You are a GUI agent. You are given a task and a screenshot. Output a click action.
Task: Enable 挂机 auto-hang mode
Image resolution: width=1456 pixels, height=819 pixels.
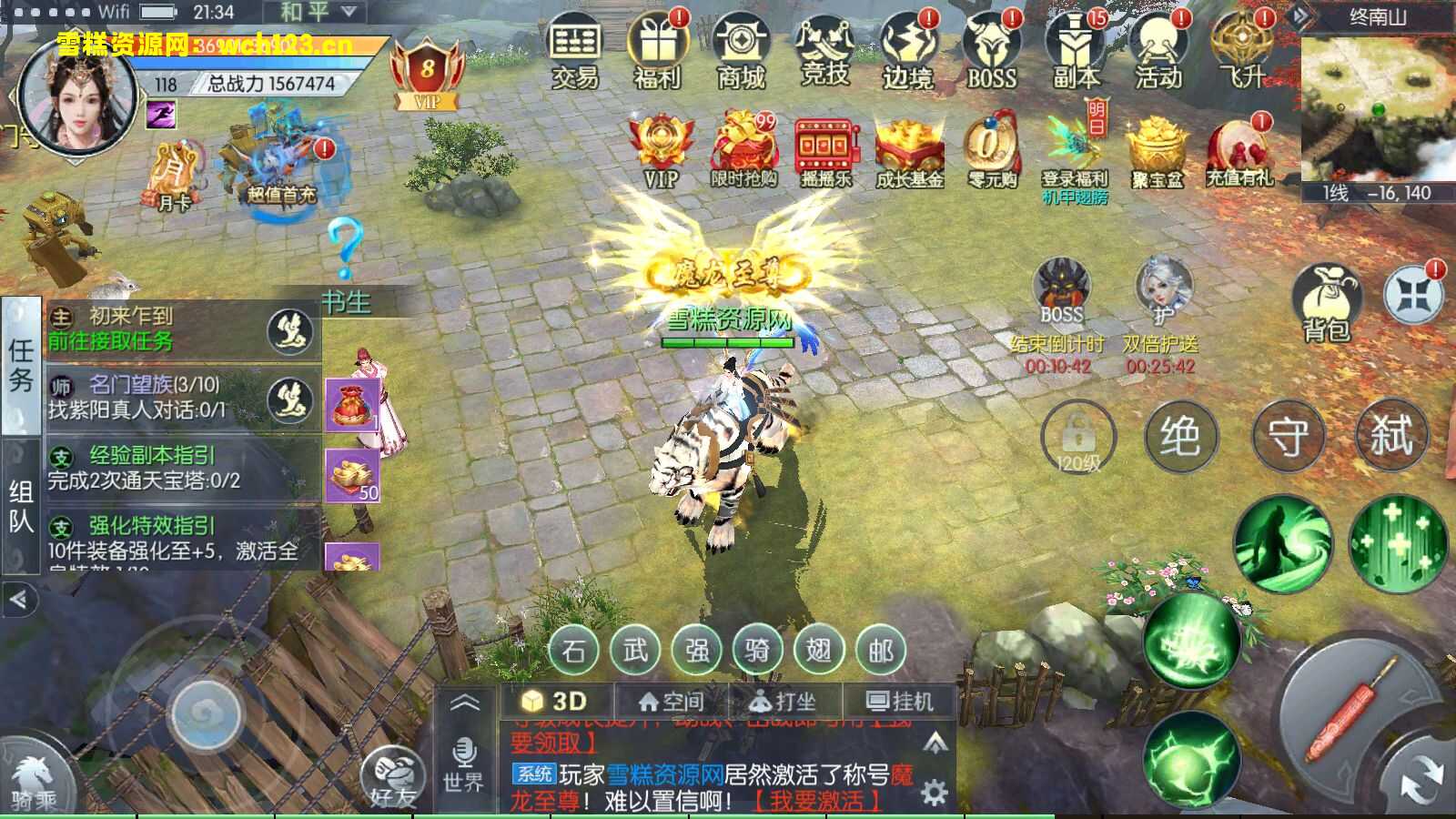(899, 701)
